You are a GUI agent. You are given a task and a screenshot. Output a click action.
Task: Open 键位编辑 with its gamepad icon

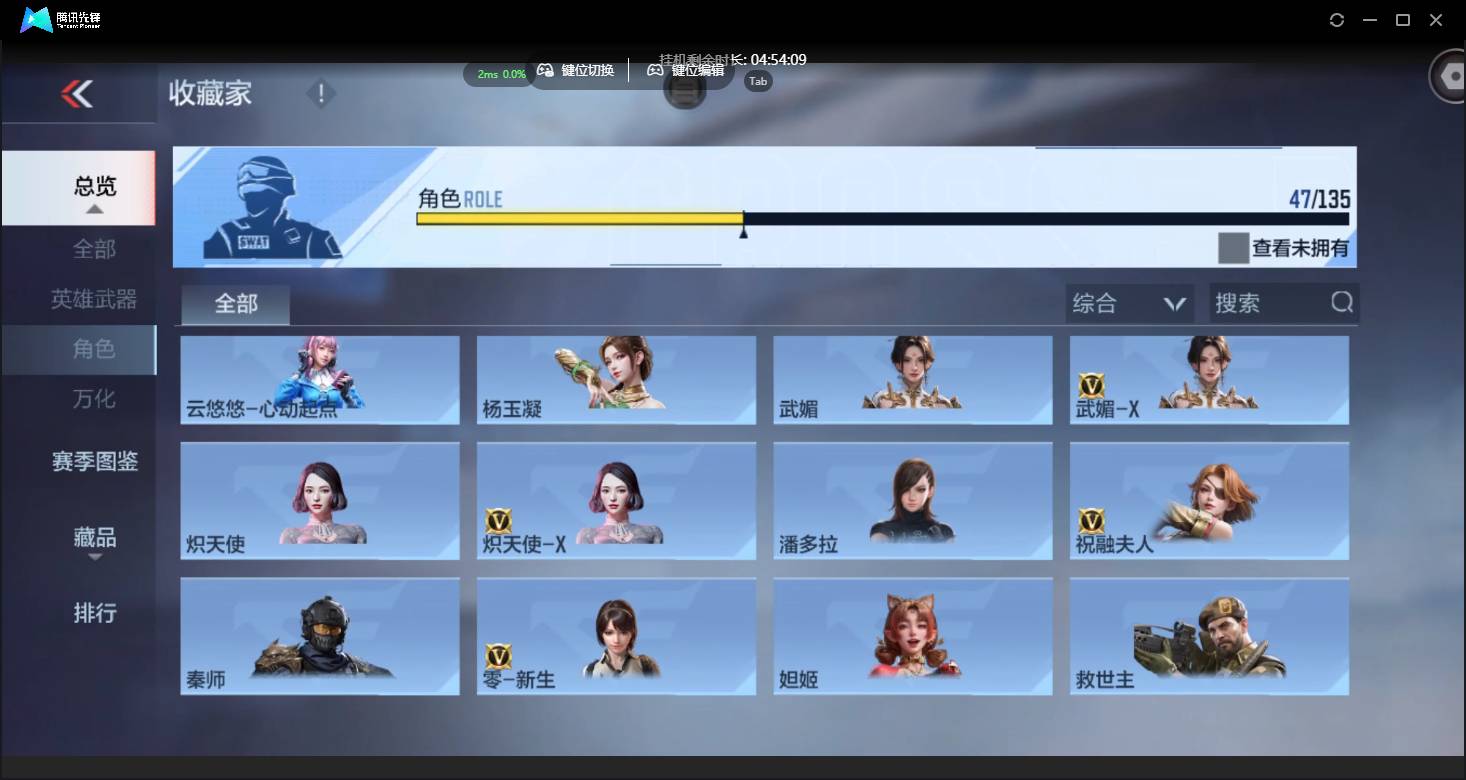(655, 70)
